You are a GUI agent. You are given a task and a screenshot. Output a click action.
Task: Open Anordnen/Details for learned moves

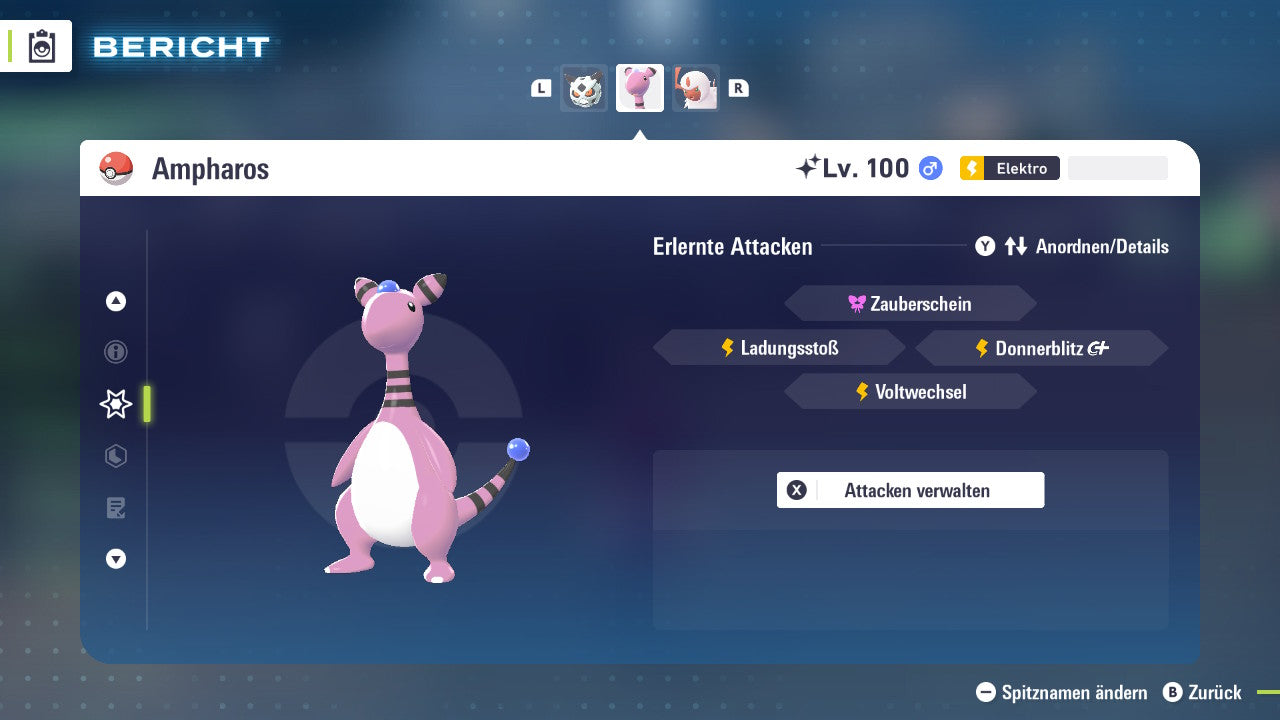point(1071,246)
